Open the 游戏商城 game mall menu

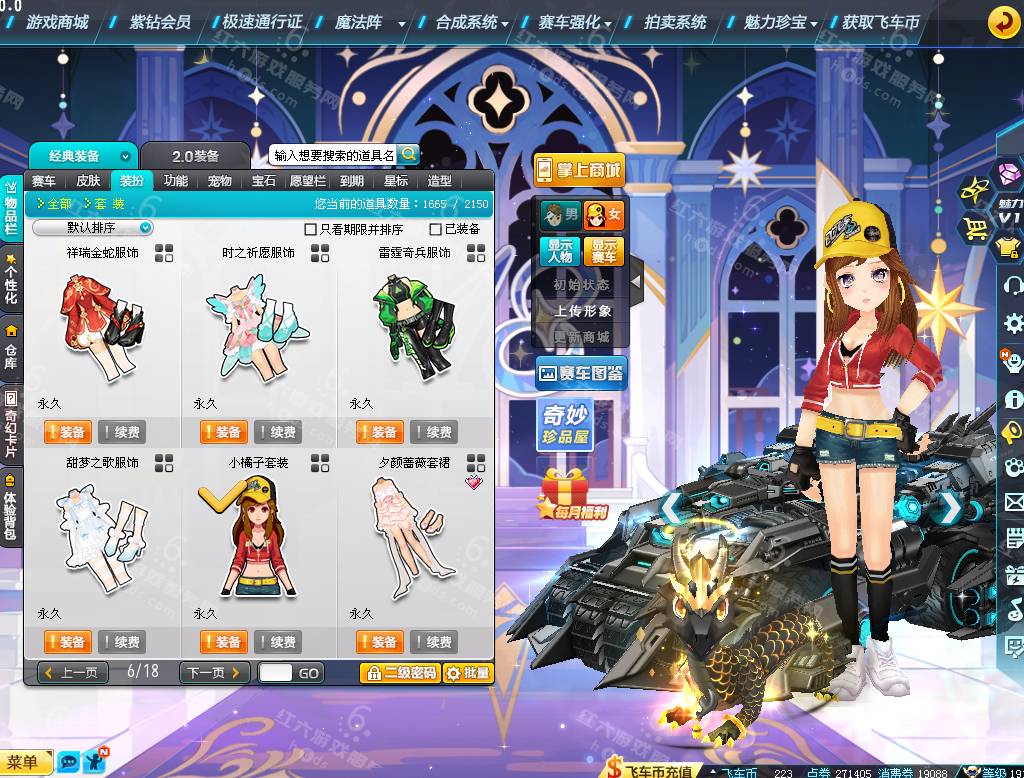56,22
